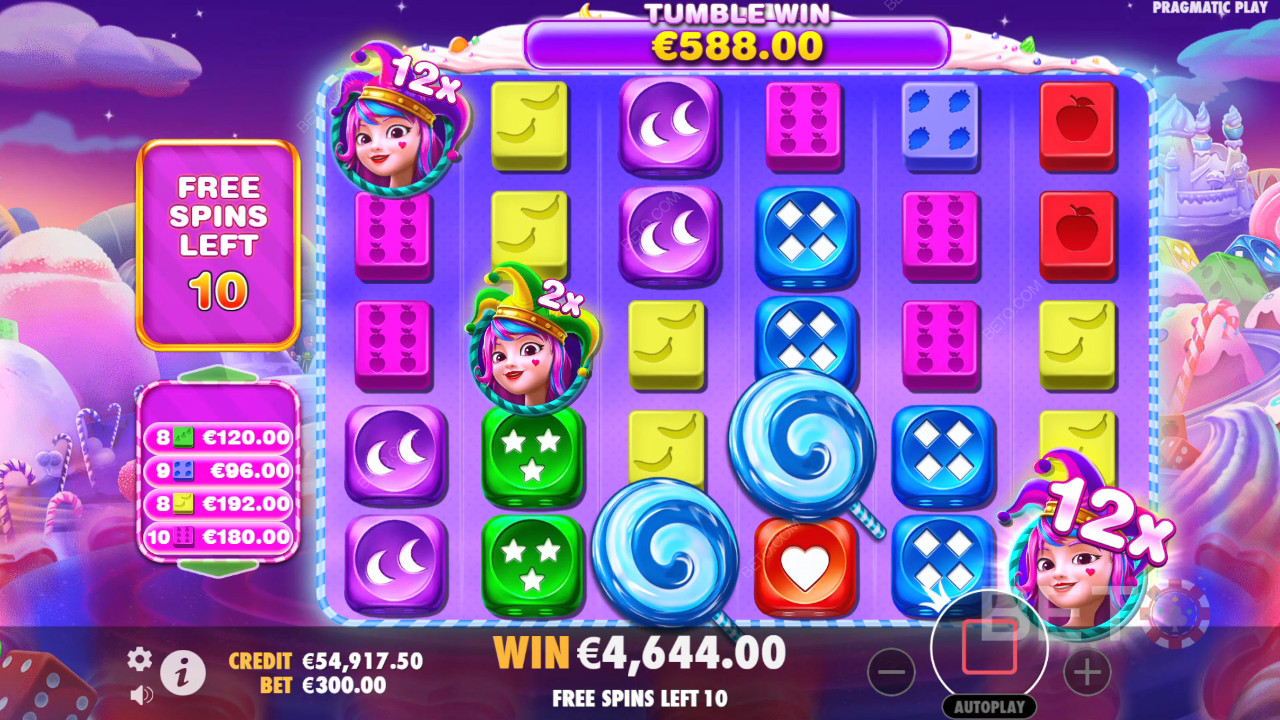
Task: Stop the spin with the red square button
Action: (989, 648)
